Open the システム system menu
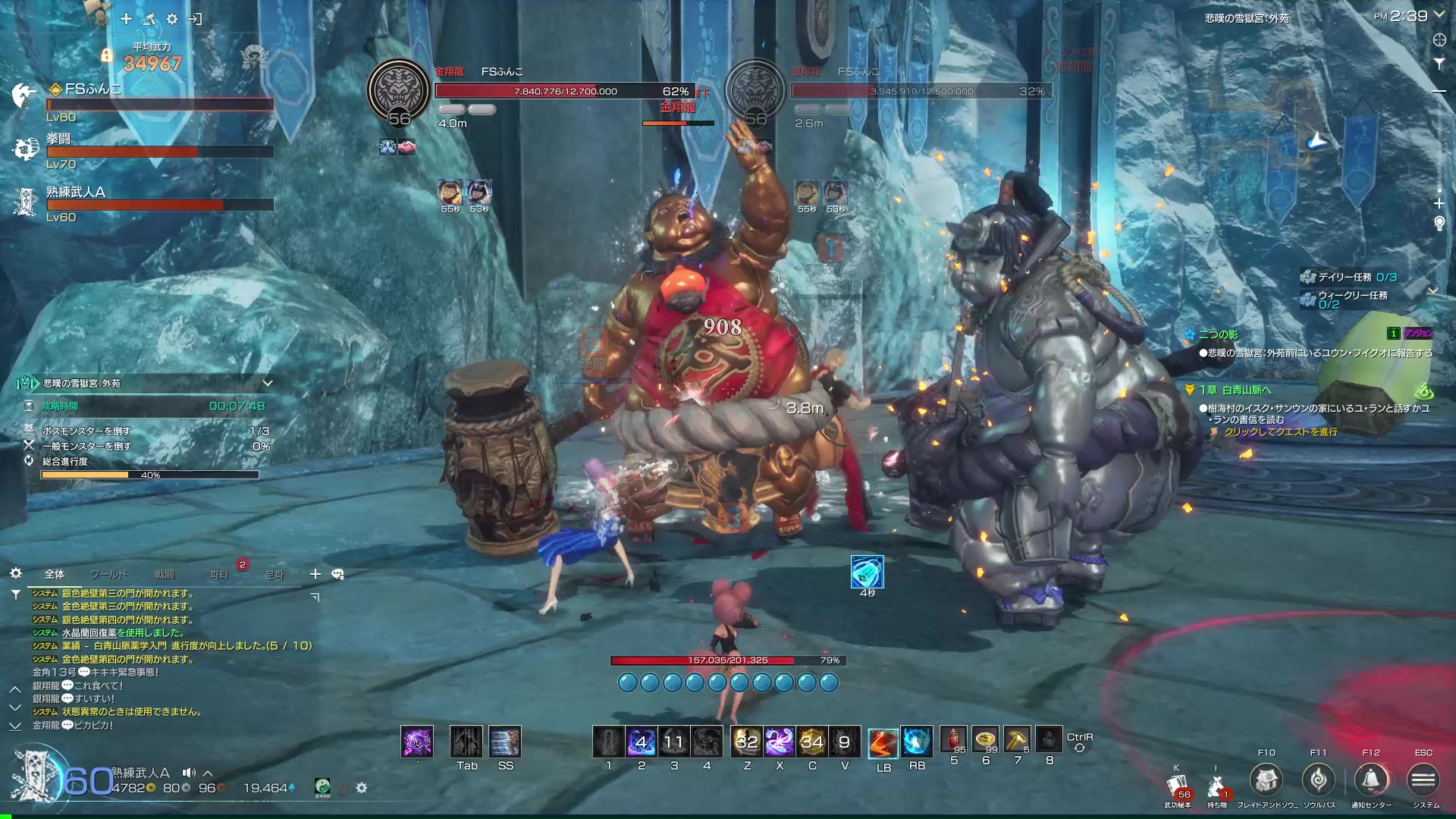 (x=1423, y=780)
